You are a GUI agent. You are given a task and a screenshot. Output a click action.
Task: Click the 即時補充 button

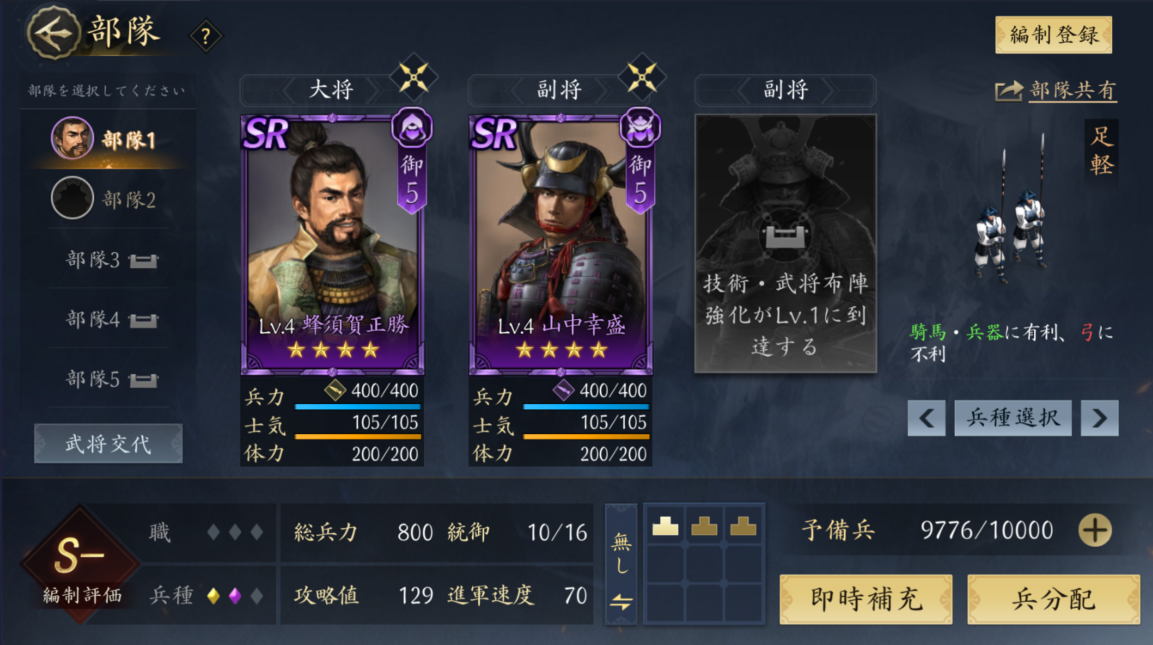865,599
